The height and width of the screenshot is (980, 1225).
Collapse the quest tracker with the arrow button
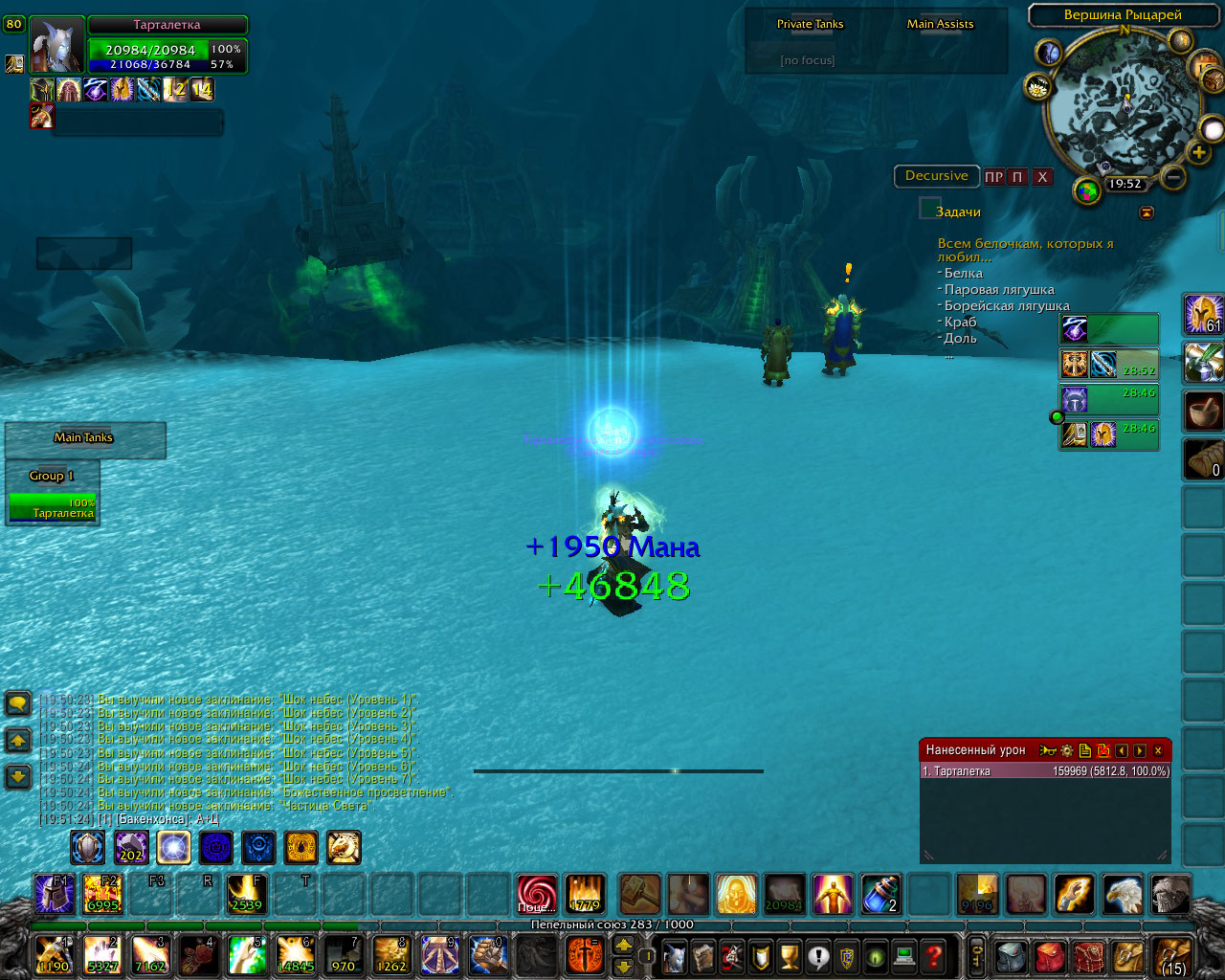[x=1147, y=212]
